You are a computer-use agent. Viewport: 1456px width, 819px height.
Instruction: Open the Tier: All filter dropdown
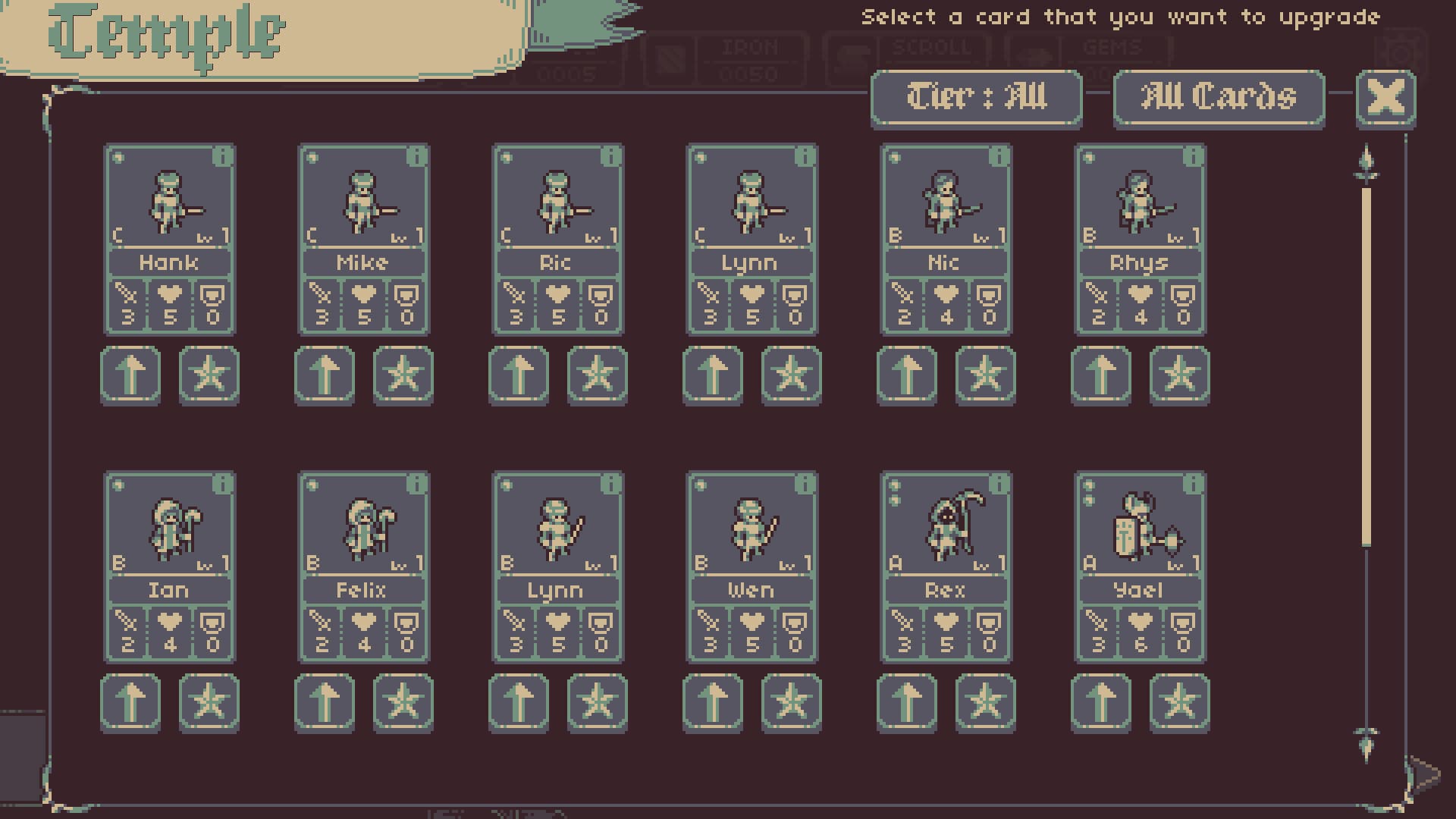pyautogui.click(x=977, y=99)
